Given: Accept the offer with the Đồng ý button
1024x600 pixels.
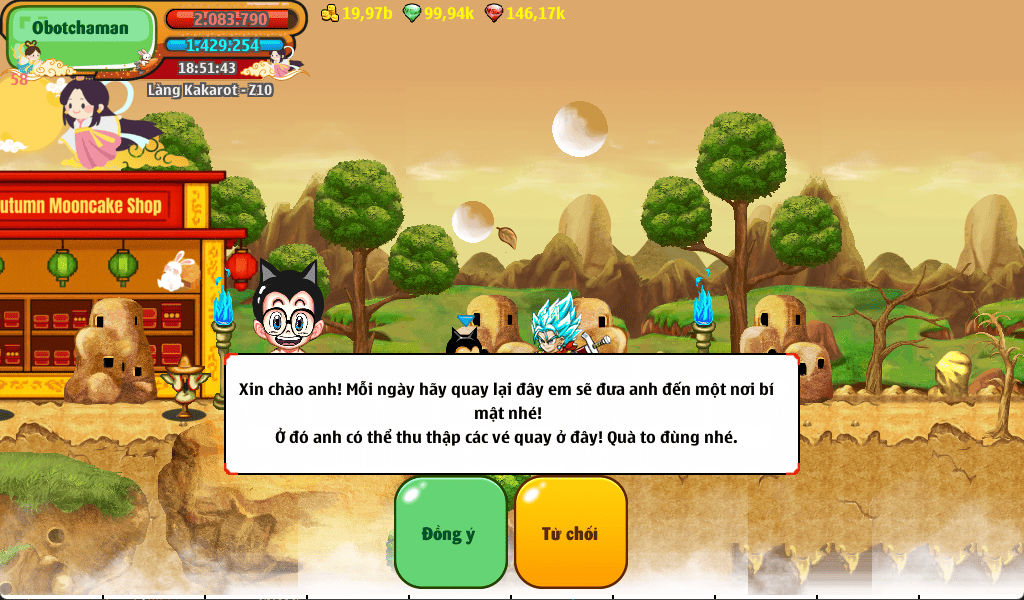Looking at the screenshot, I should click(450, 532).
